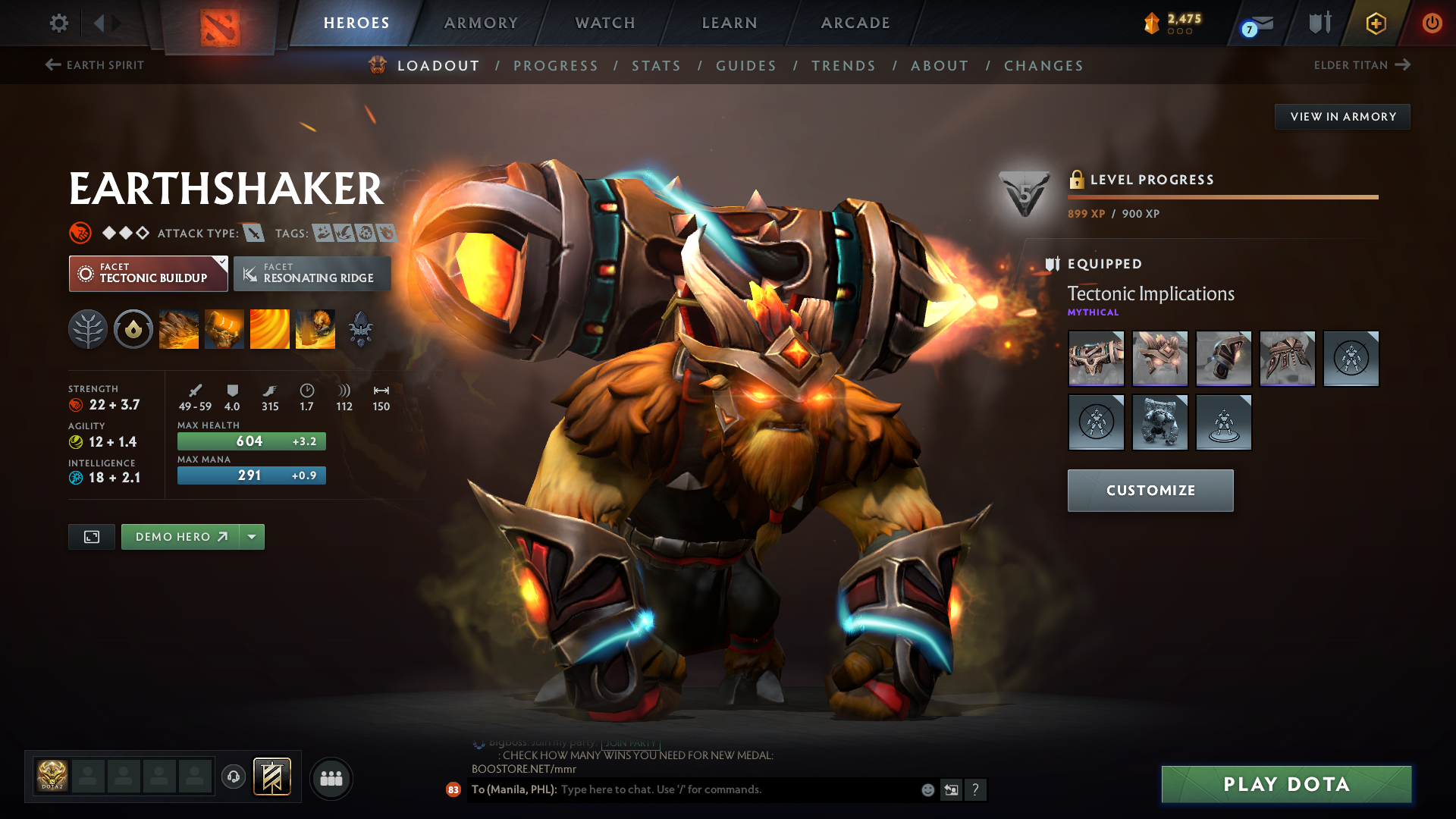Select the innate ability icon beside the talents

(x=133, y=329)
